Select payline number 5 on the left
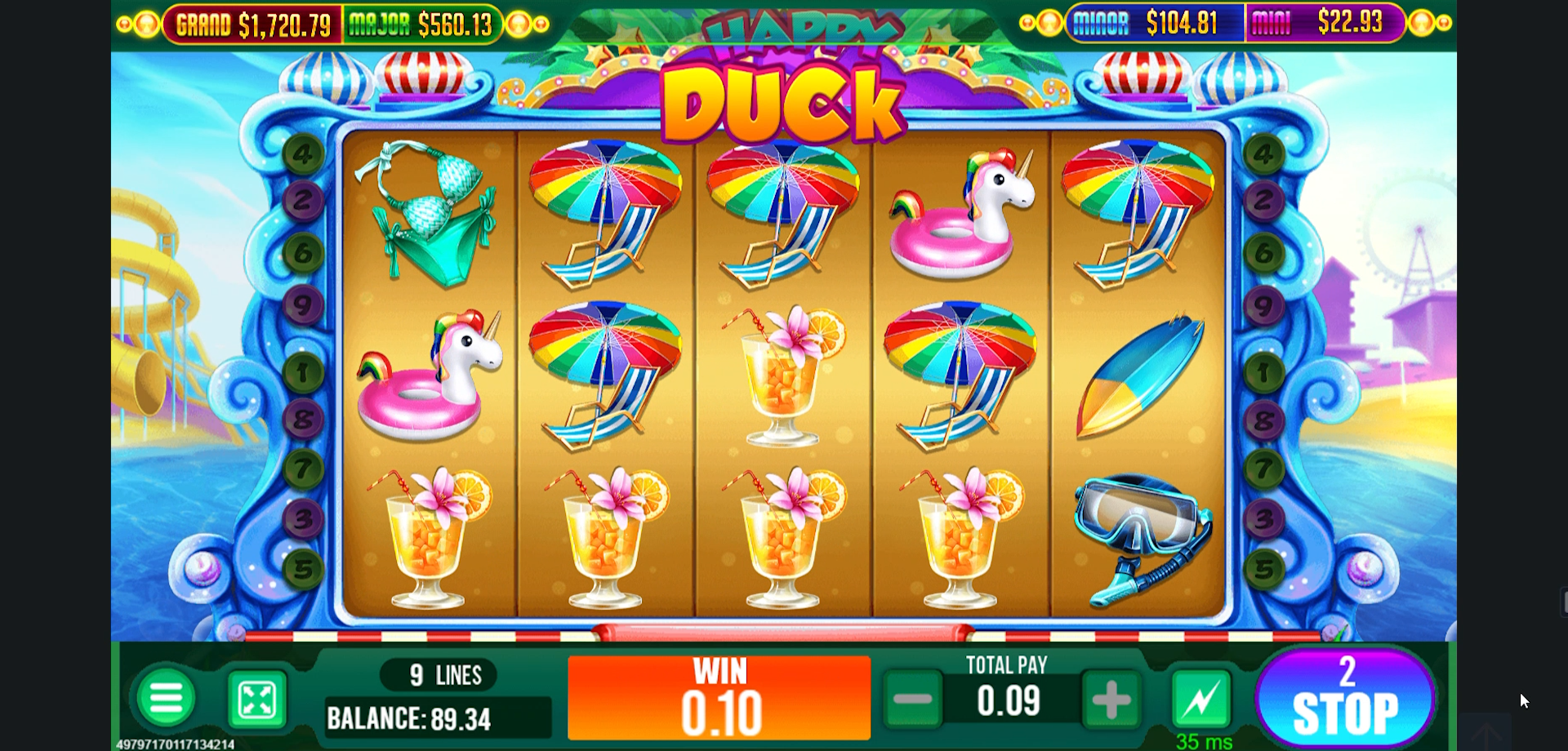 tap(305, 571)
